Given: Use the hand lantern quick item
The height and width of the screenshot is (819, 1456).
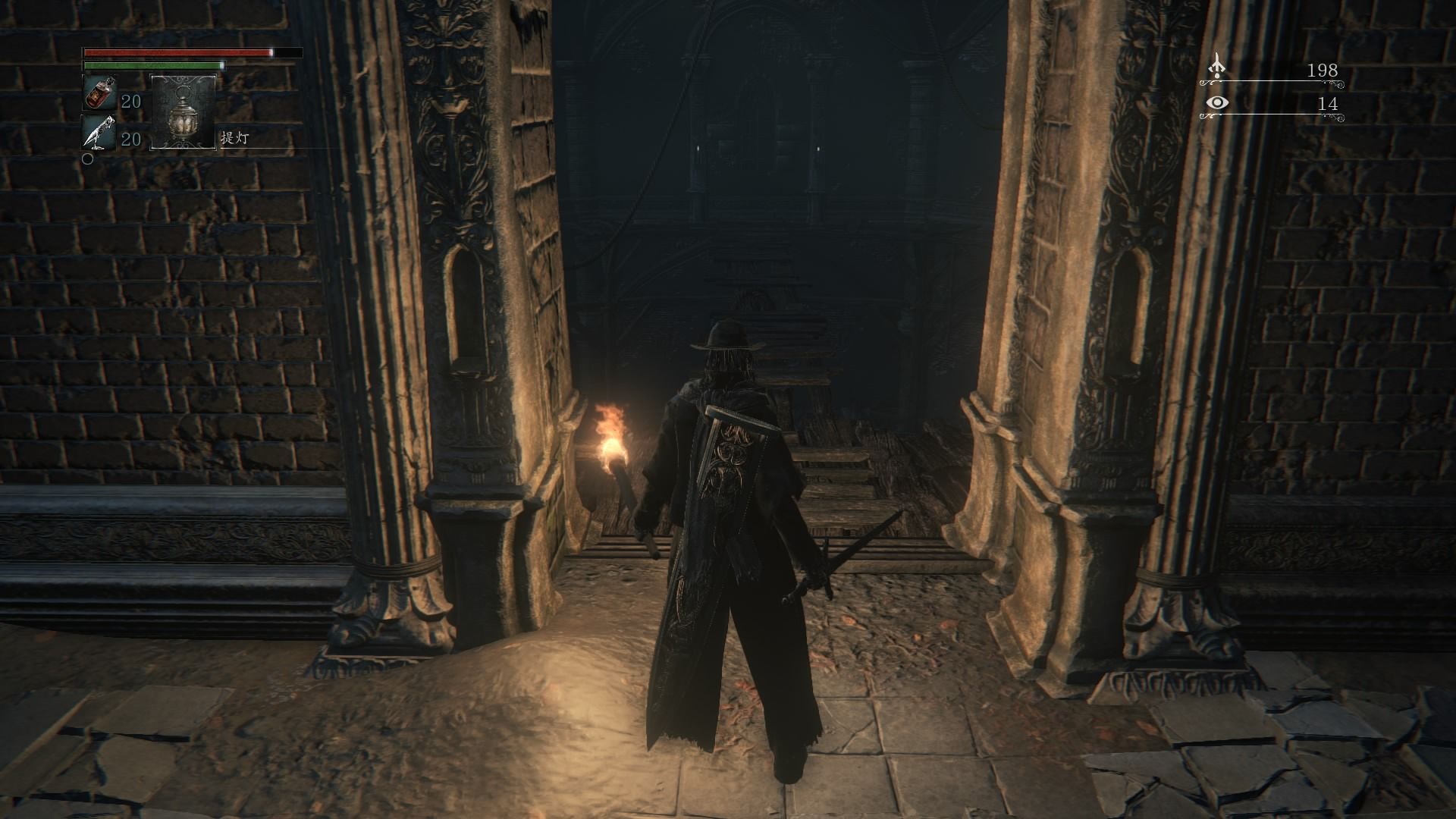Looking at the screenshot, I should point(183,111).
